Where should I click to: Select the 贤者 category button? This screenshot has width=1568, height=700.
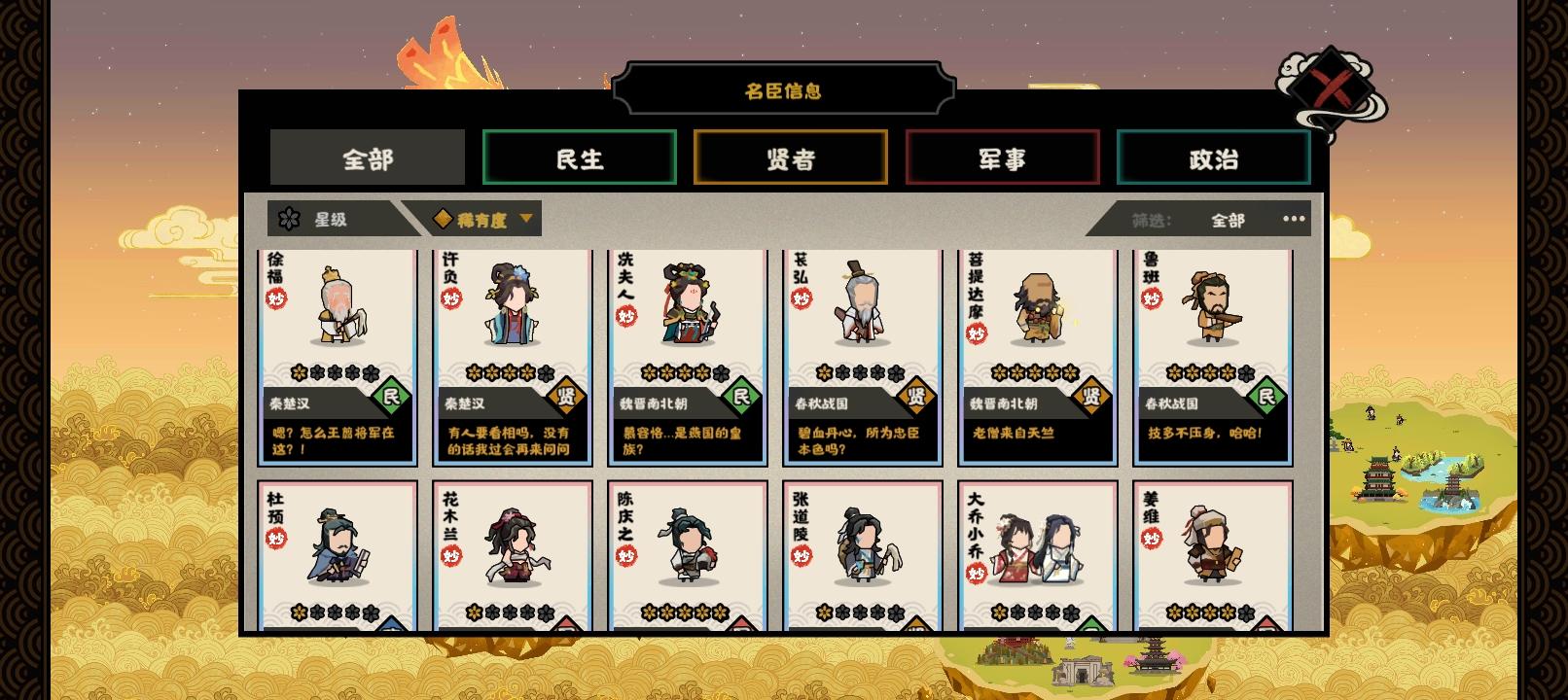[x=790, y=157]
